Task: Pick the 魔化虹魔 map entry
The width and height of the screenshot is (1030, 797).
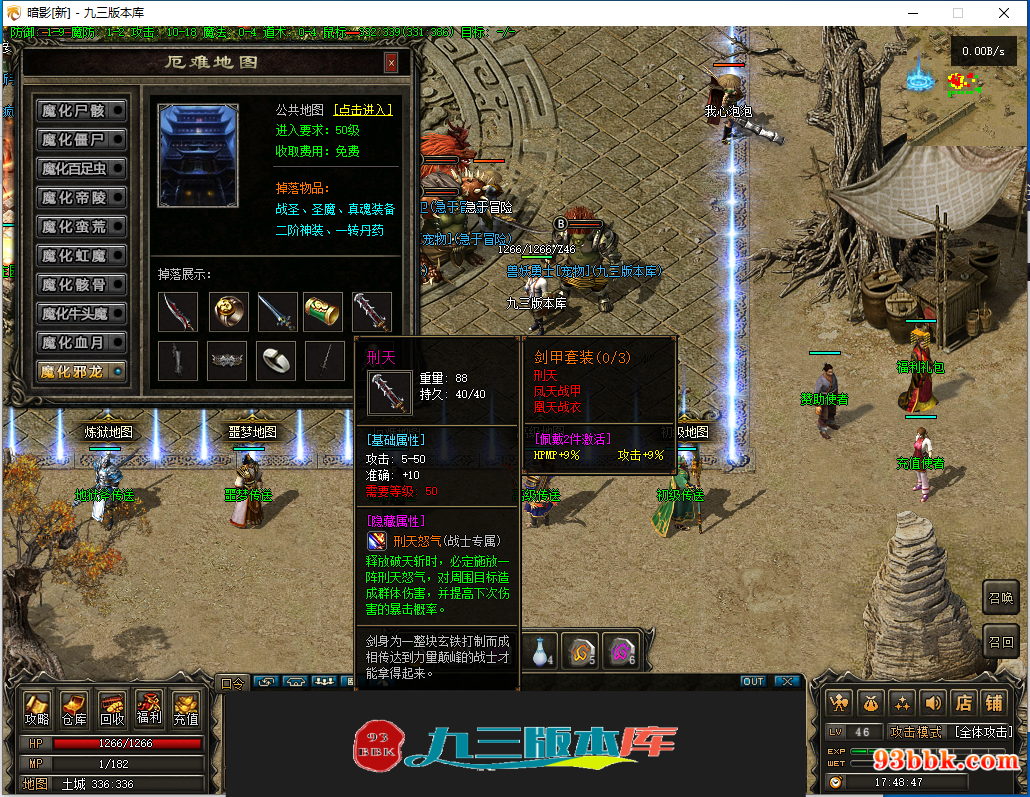Action: (81, 255)
